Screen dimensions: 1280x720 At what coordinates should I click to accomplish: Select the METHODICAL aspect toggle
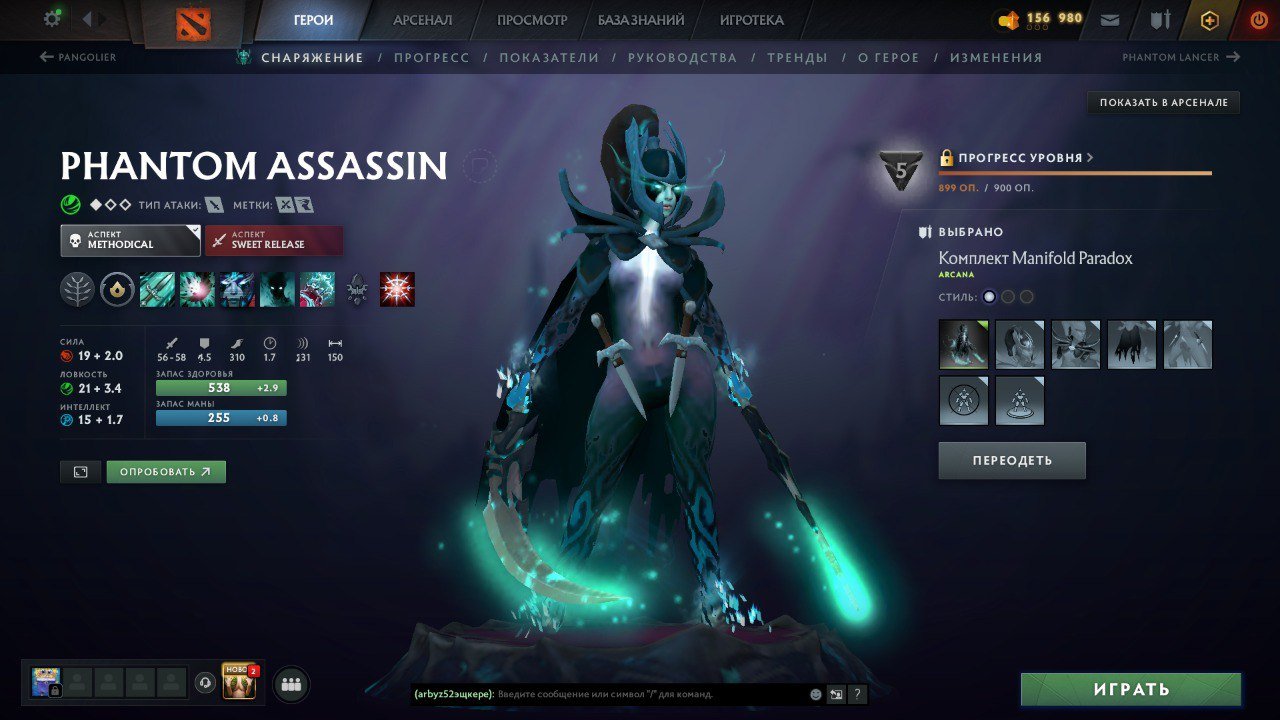[x=130, y=240]
